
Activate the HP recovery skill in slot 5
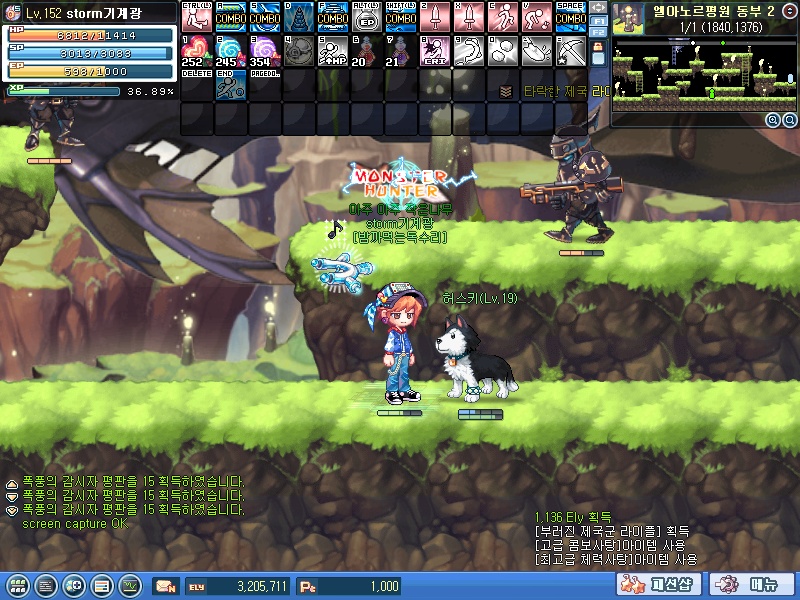pos(332,50)
